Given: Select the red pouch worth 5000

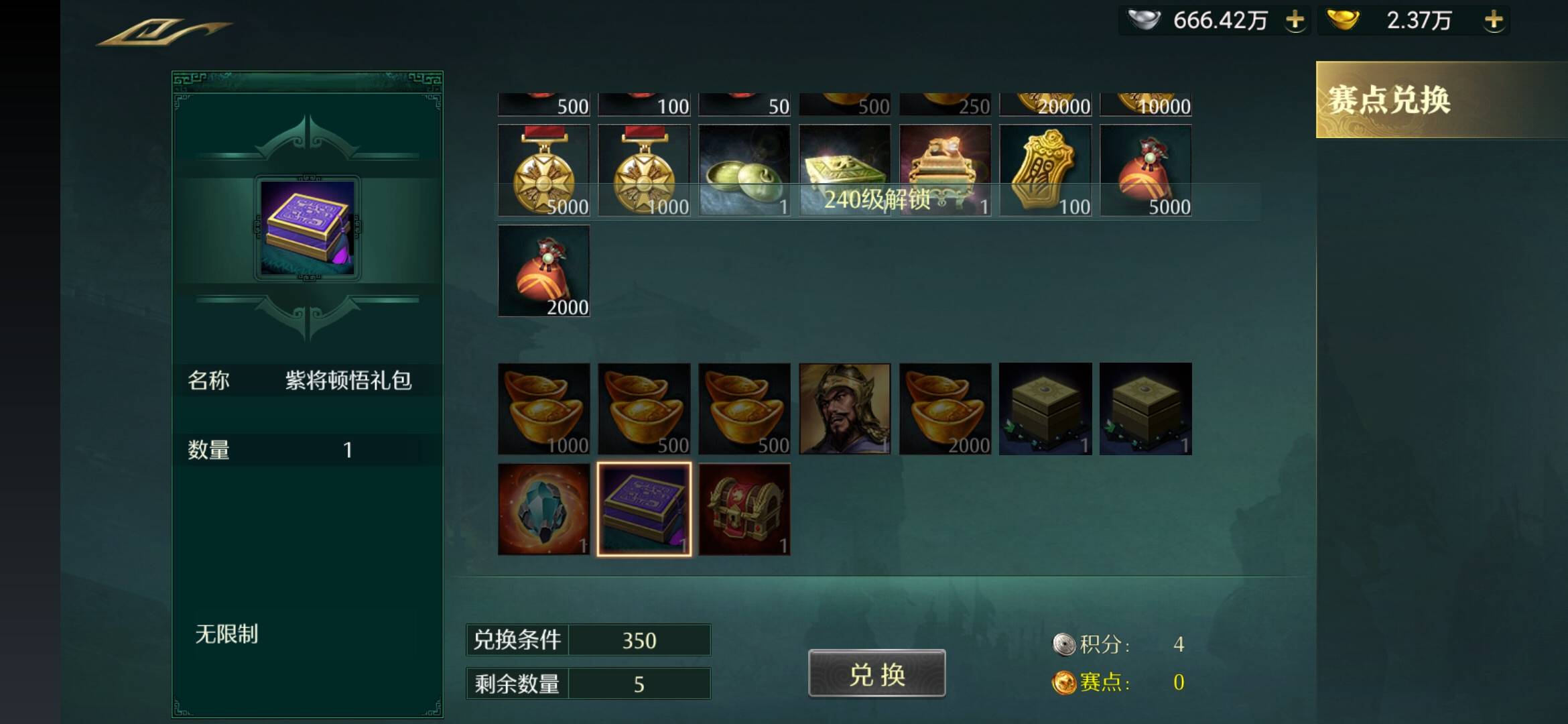Looking at the screenshot, I should click(x=1146, y=170).
